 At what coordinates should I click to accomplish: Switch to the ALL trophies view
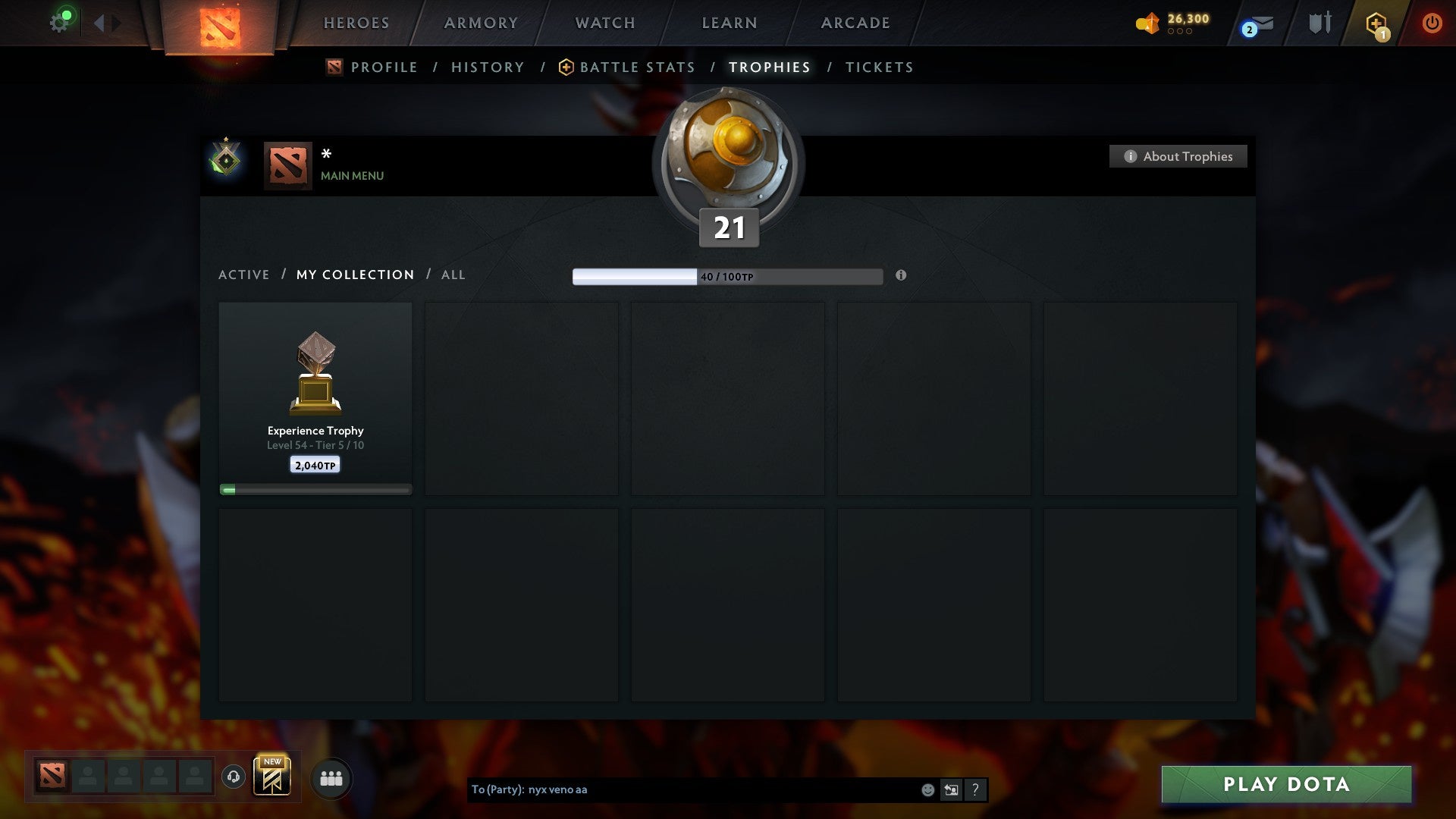453,275
